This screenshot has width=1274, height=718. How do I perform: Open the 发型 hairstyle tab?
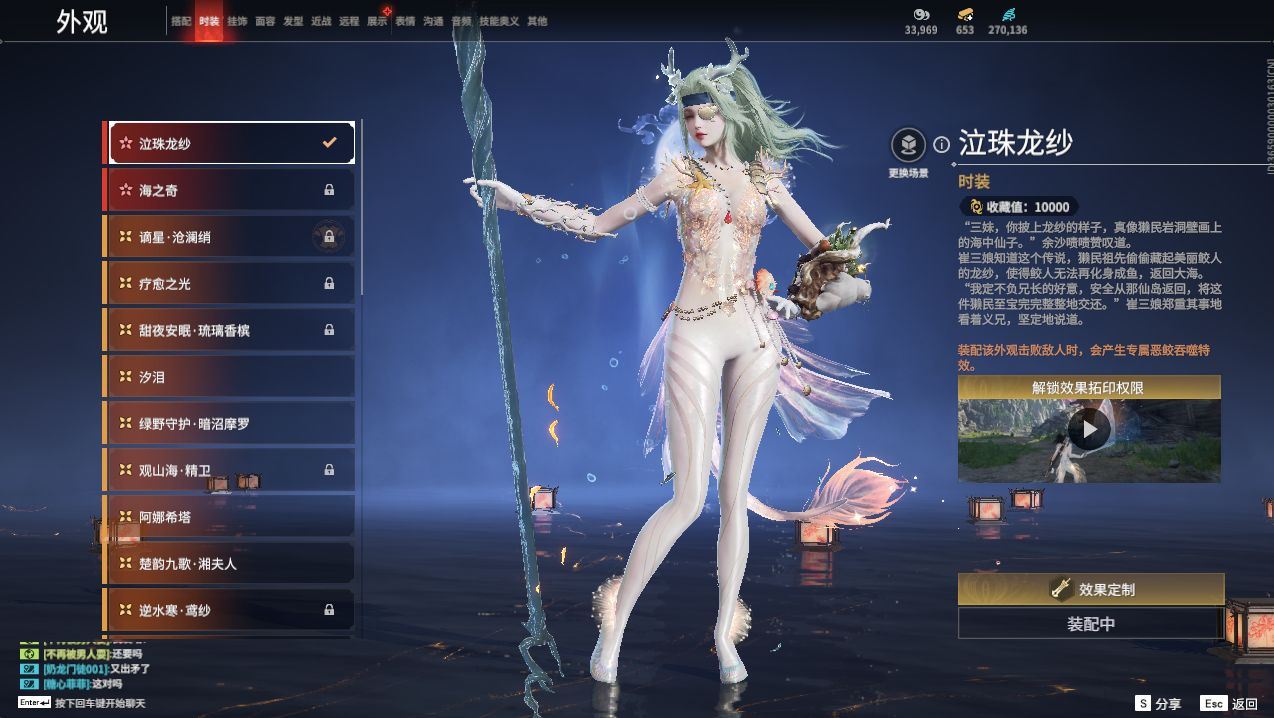pyautogui.click(x=293, y=21)
